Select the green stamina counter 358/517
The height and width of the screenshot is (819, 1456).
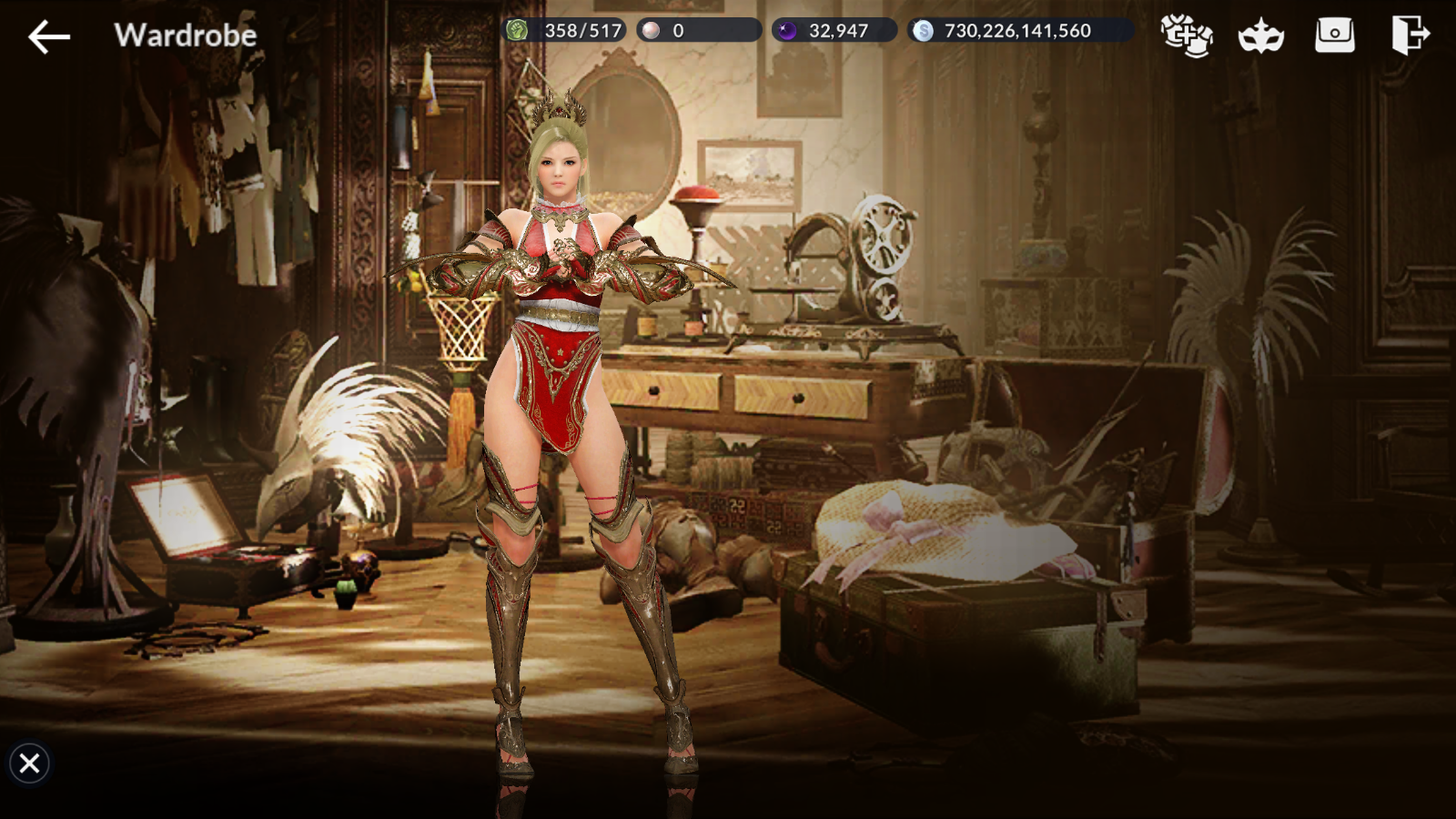[564, 31]
